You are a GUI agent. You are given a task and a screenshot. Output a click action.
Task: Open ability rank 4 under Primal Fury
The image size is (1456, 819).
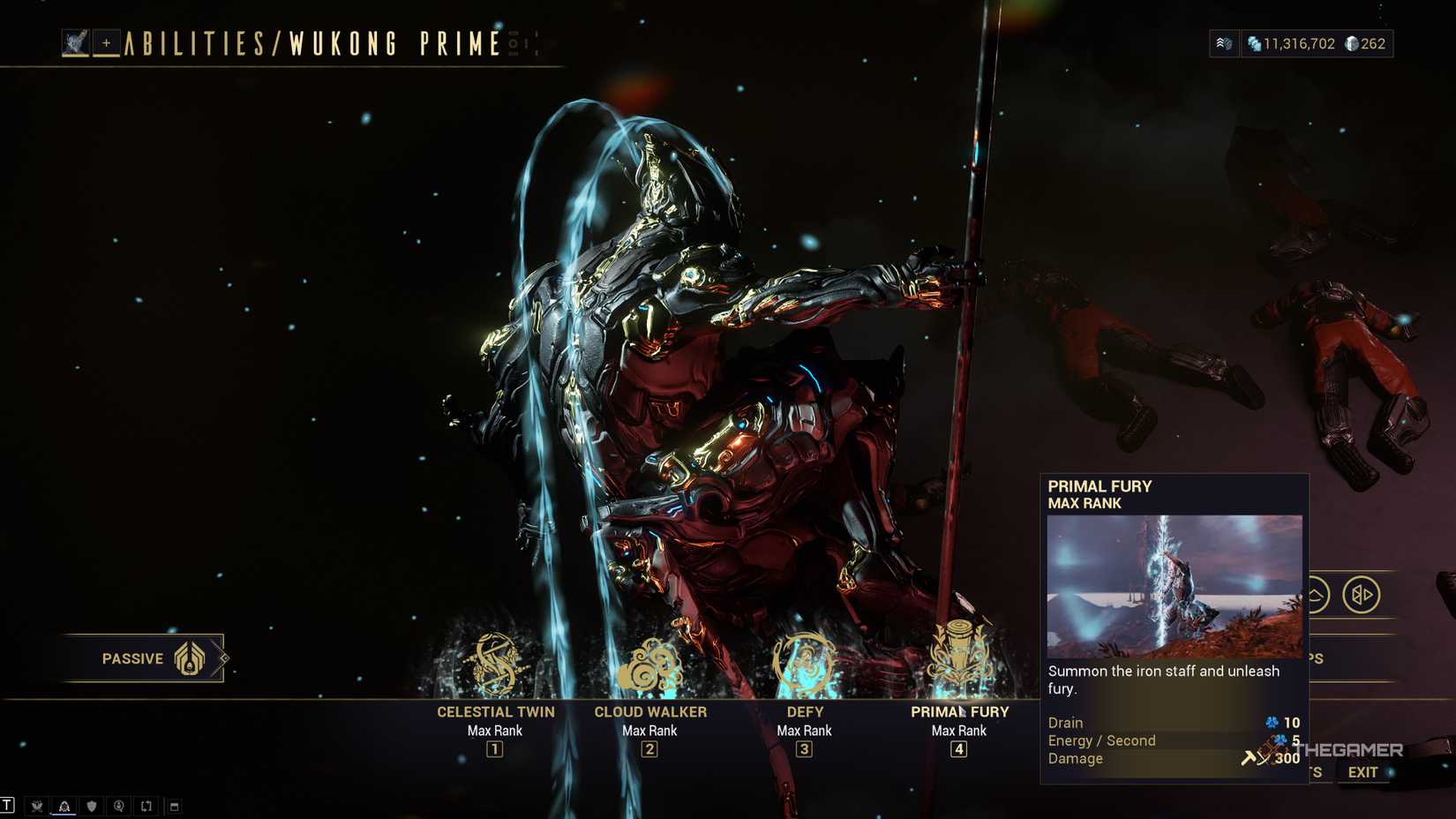959,749
